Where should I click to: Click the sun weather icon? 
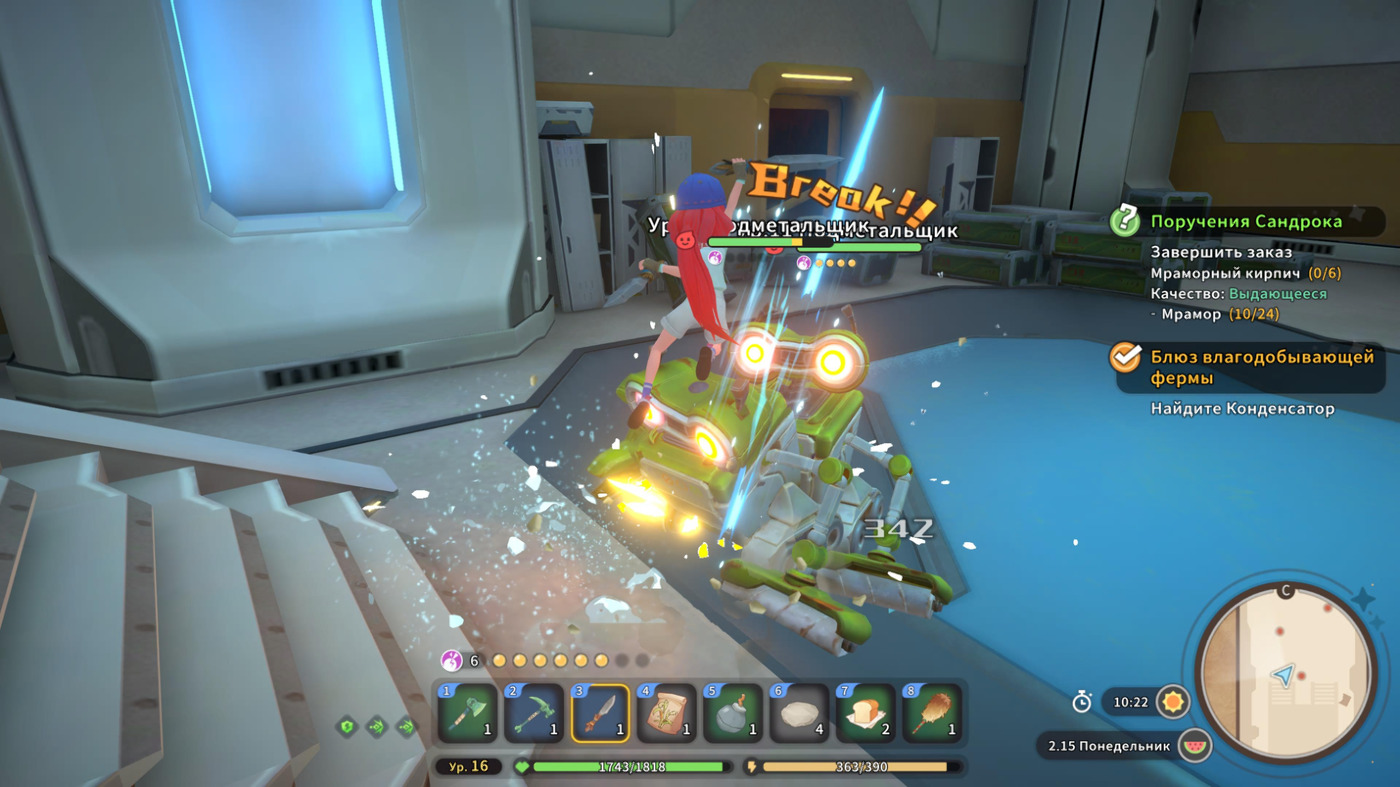click(1173, 702)
